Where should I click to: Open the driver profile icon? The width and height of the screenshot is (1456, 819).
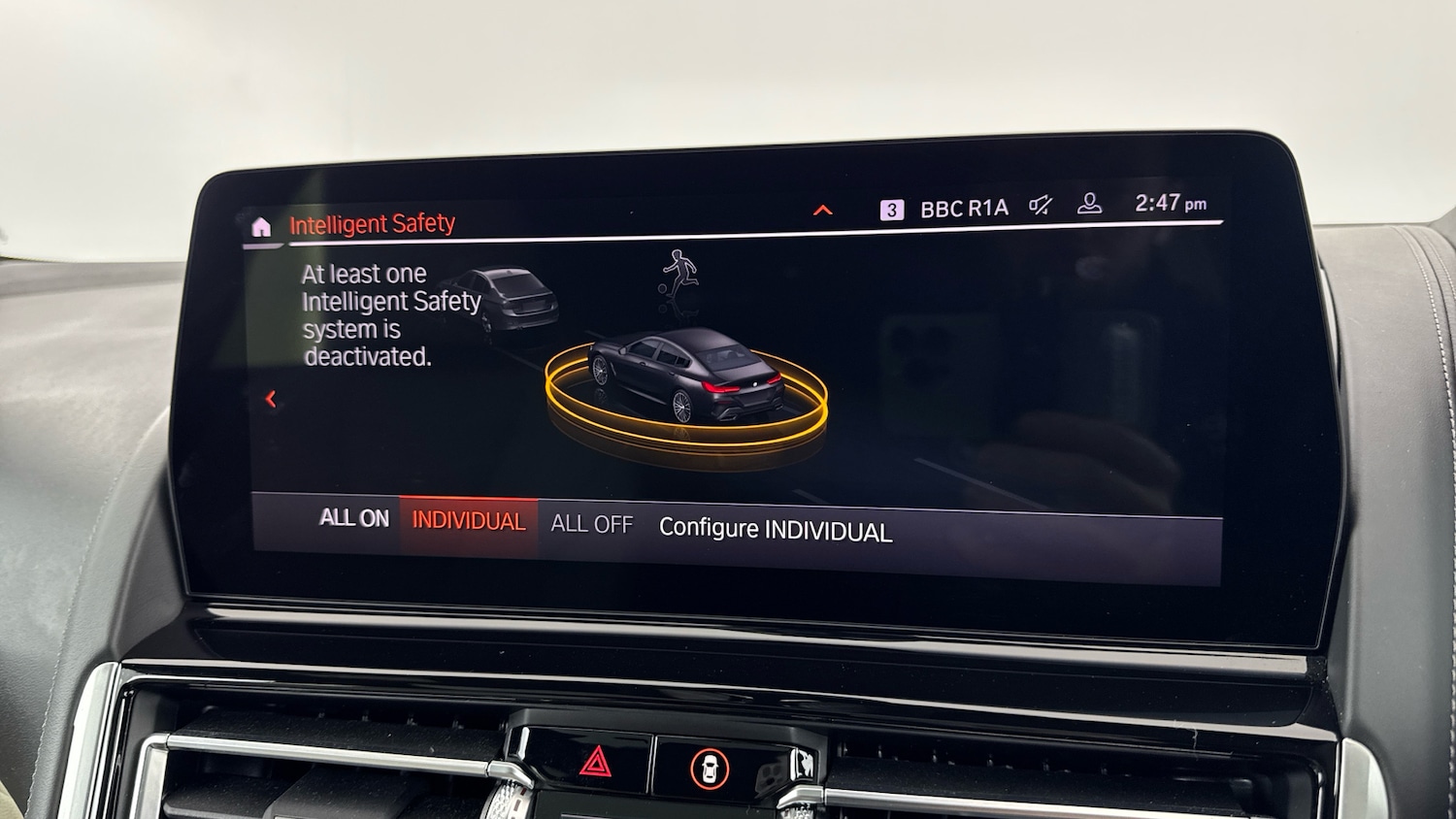1091,205
